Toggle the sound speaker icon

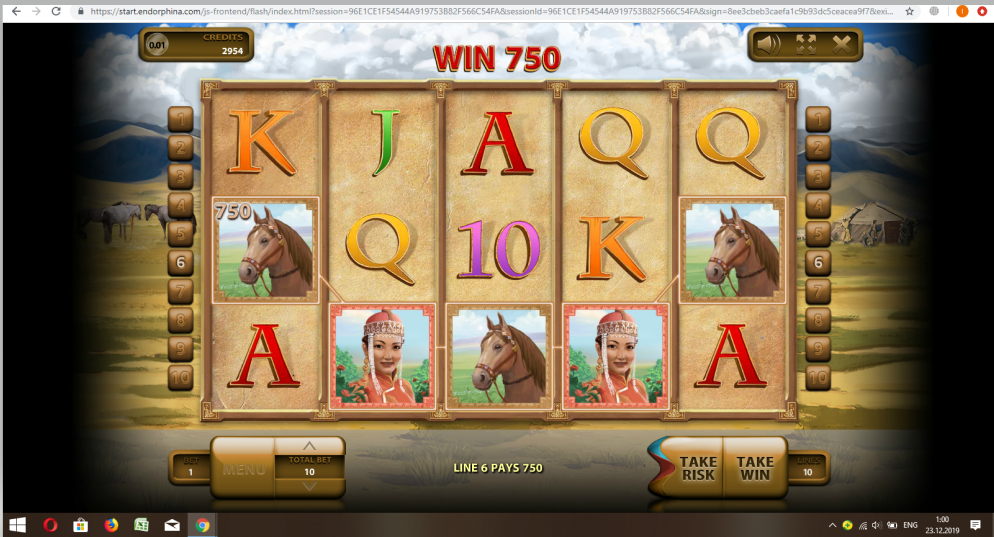tap(768, 44)
